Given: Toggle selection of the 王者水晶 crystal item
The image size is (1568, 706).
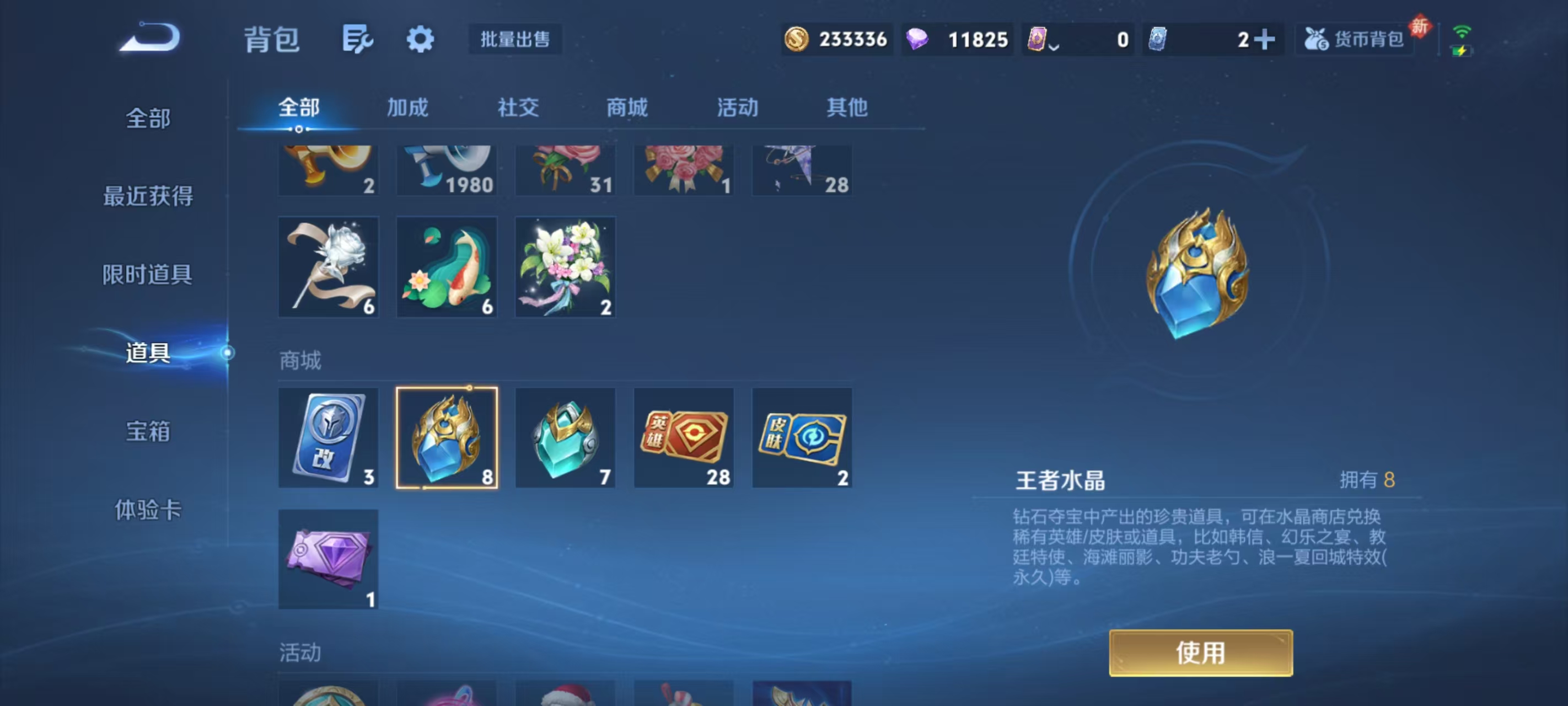Looking at the screenshot, I should click(x=447, y=437).
